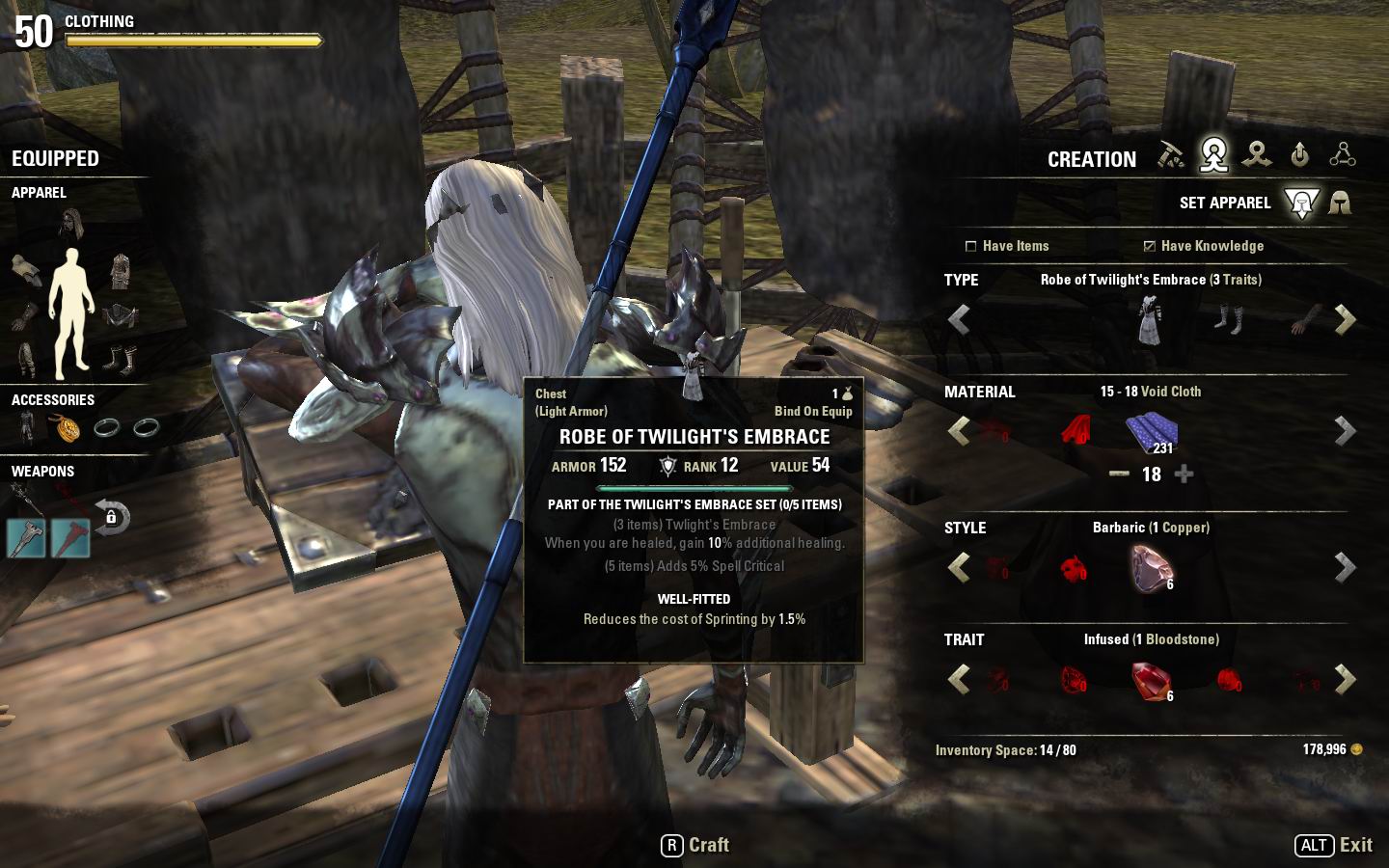The image size is (1389, 868).
Task: Switch to the Improvement tab with up arrow
Action: pyautogui.click(x=1300, y=155)
